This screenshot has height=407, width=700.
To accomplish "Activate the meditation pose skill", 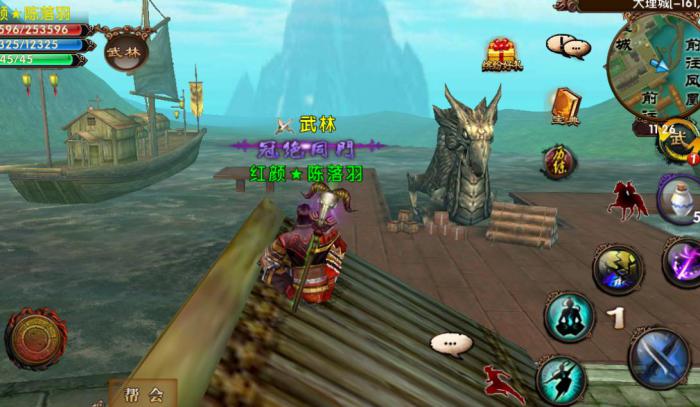I will (x=568, y=316).
